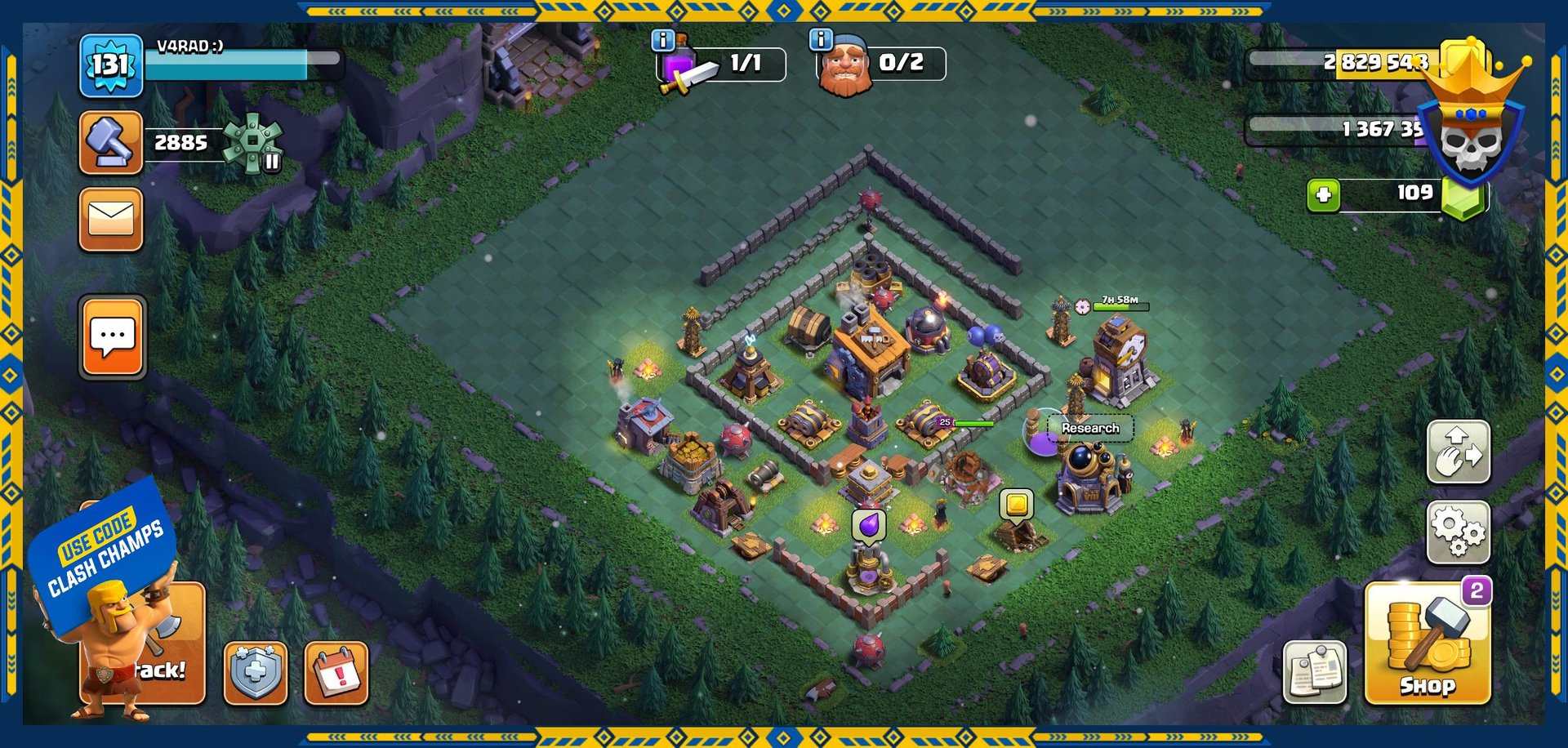This screenshot has width=1568, height=748.
Task: Click the add gems plus button
Action: [x=1323, y=195]
